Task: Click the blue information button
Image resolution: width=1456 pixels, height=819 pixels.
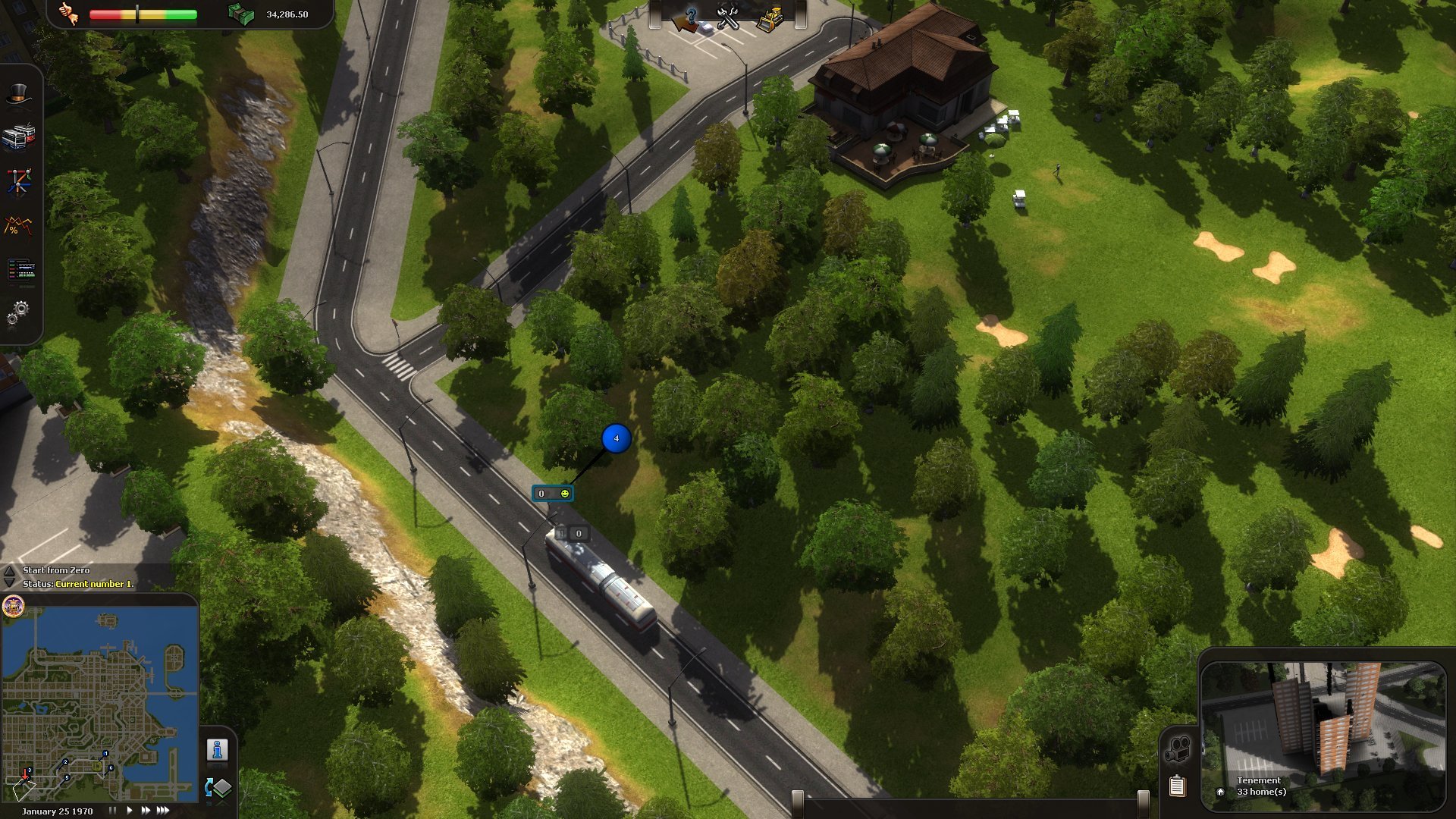Action: (x=218, y=750)
